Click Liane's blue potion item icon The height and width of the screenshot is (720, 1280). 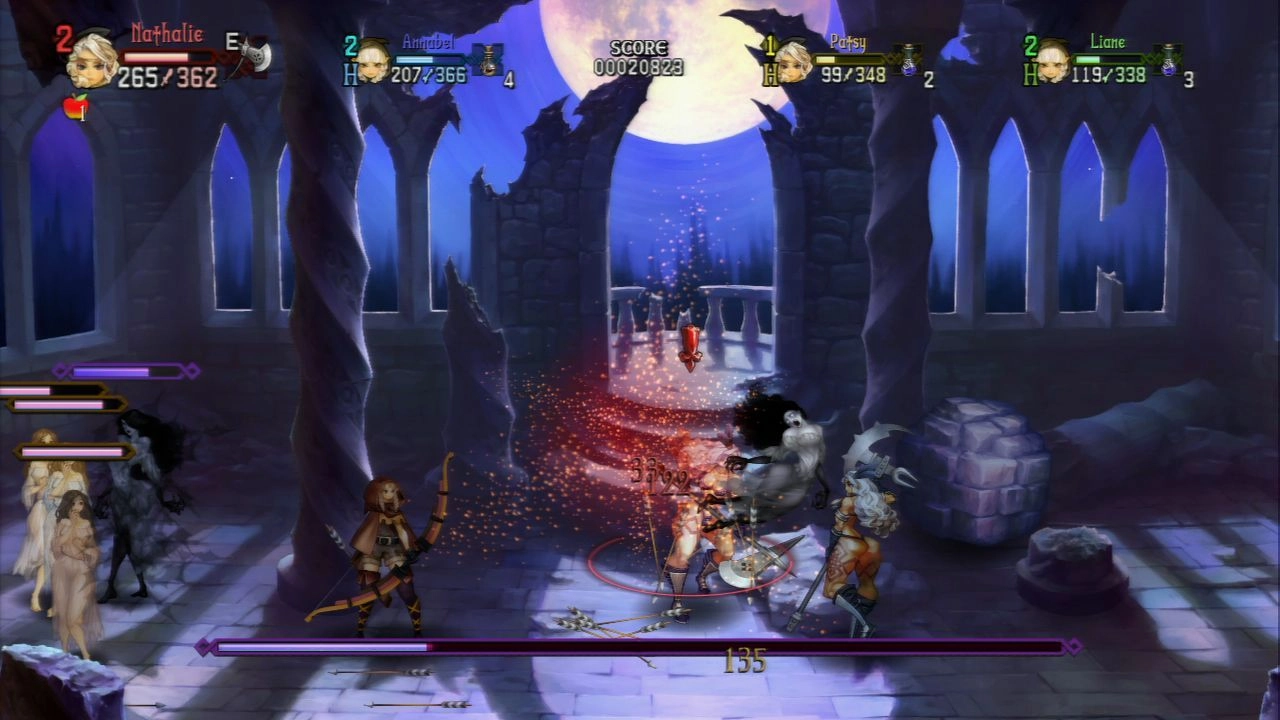[x=1166, y=60]
